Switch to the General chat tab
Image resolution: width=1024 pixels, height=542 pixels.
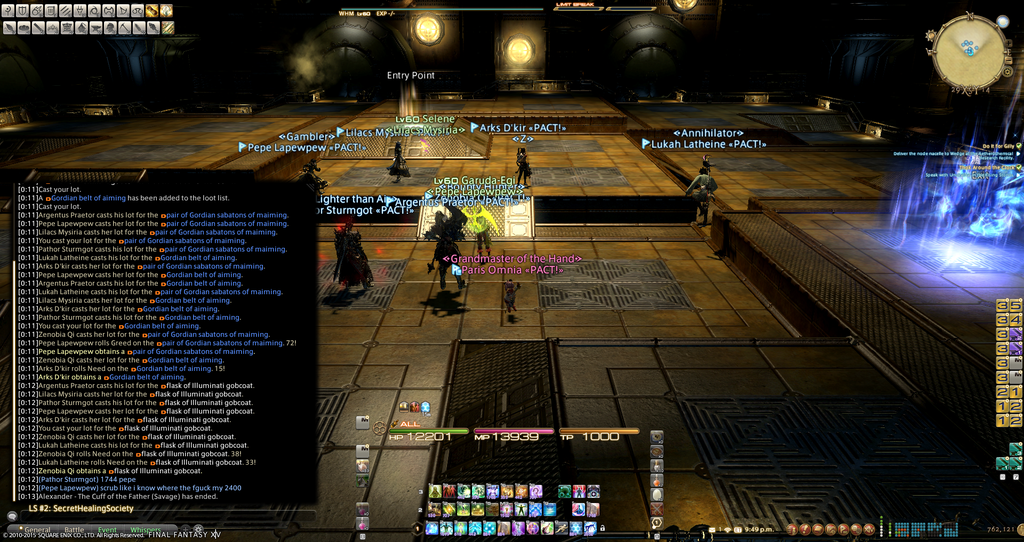pos(37,529)
